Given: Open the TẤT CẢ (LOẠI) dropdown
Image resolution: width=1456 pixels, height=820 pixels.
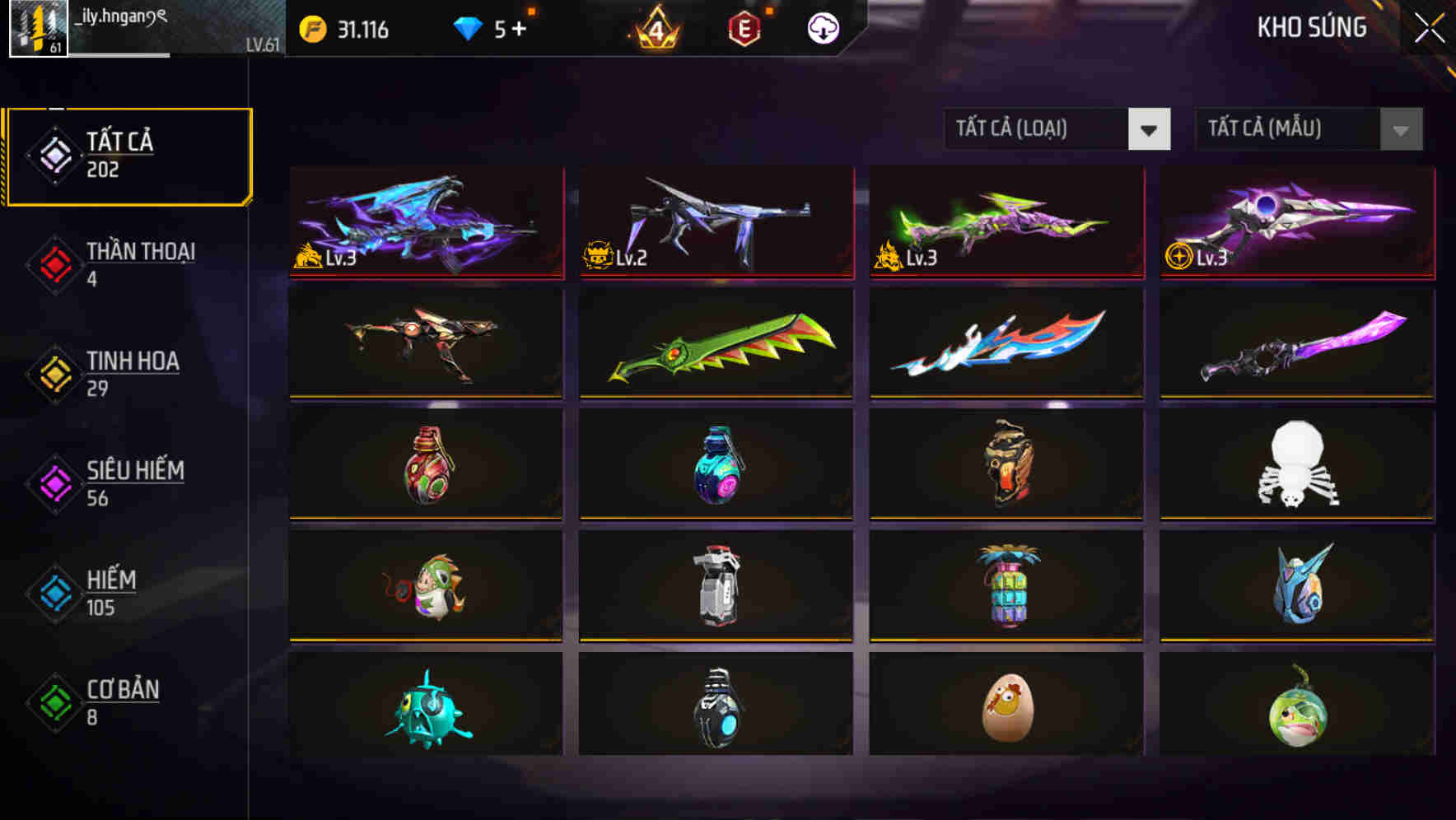Looking at the screenshot, I should click(1038, 129).
